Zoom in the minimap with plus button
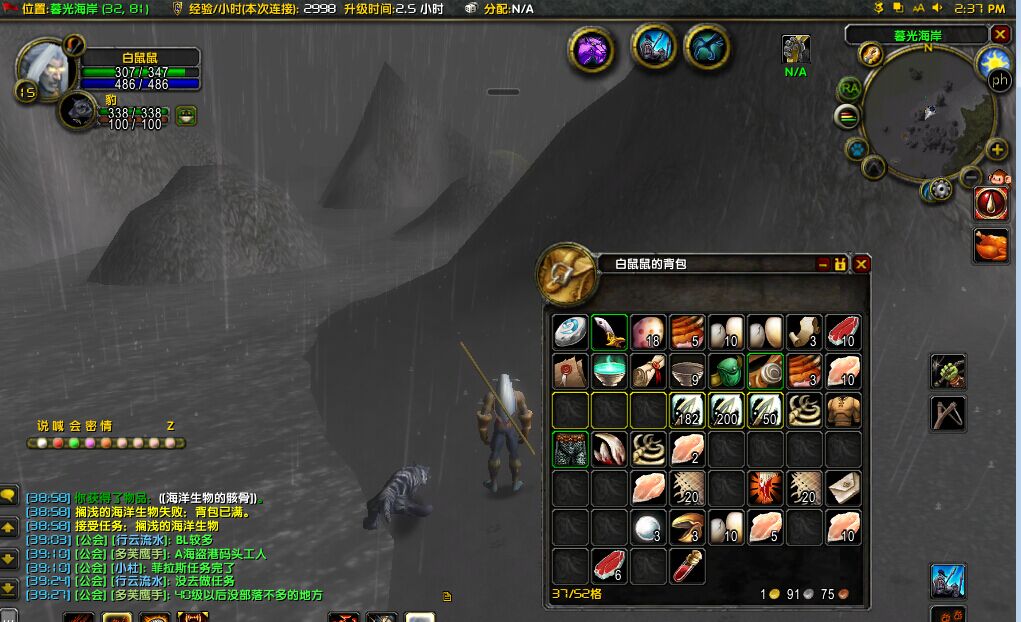The image size is (1021, 622). [996, 150]
